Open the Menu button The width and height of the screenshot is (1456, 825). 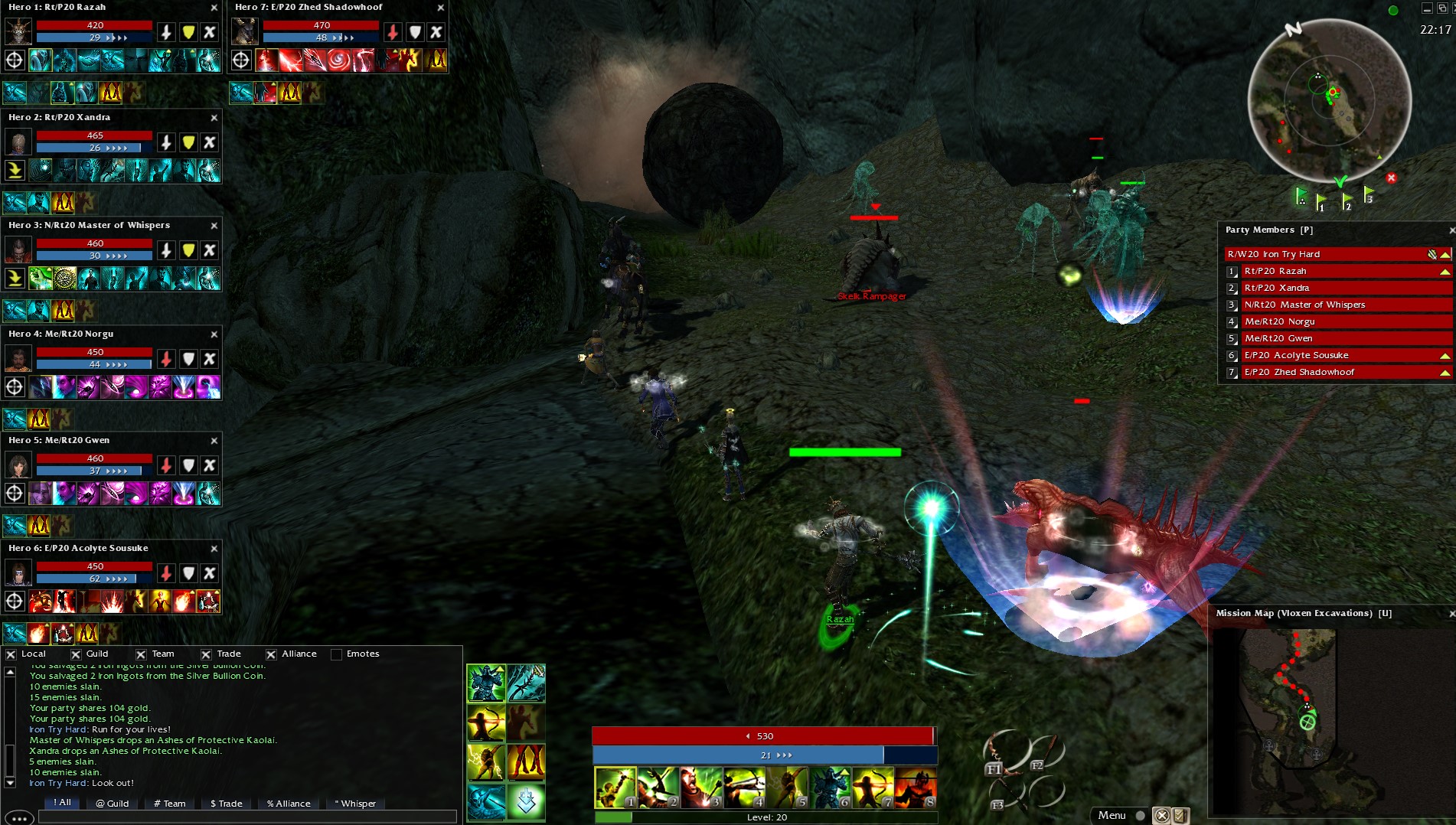(1112, 815)
